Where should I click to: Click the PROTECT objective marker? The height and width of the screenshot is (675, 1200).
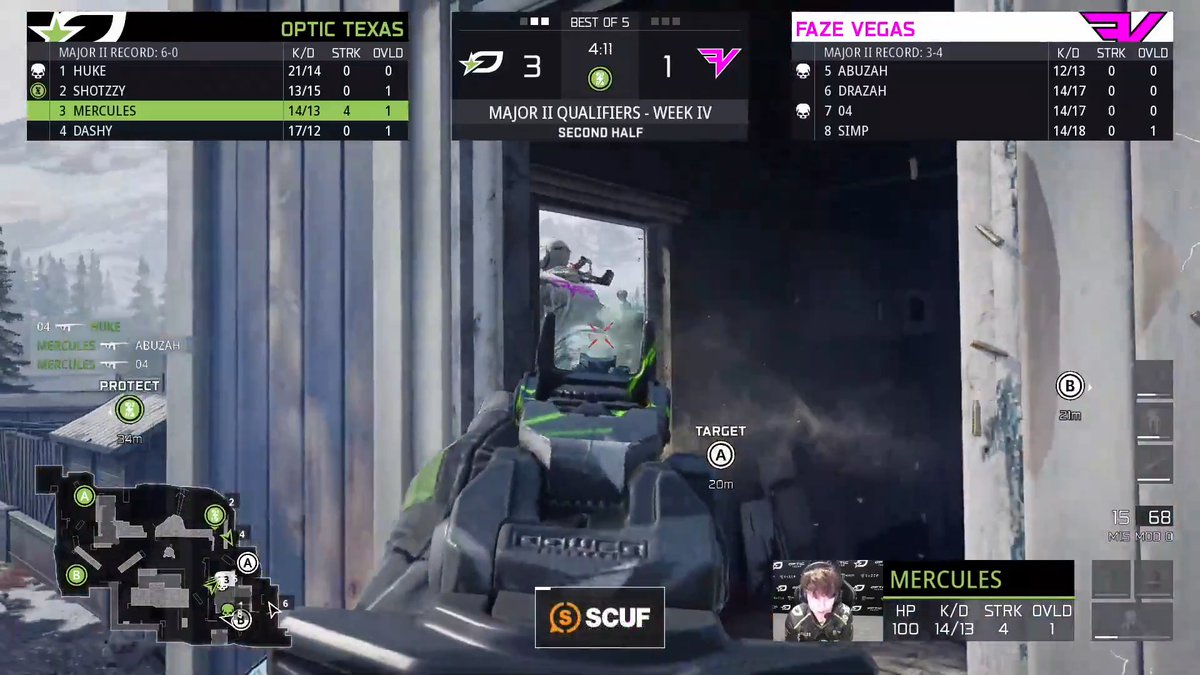129,408
